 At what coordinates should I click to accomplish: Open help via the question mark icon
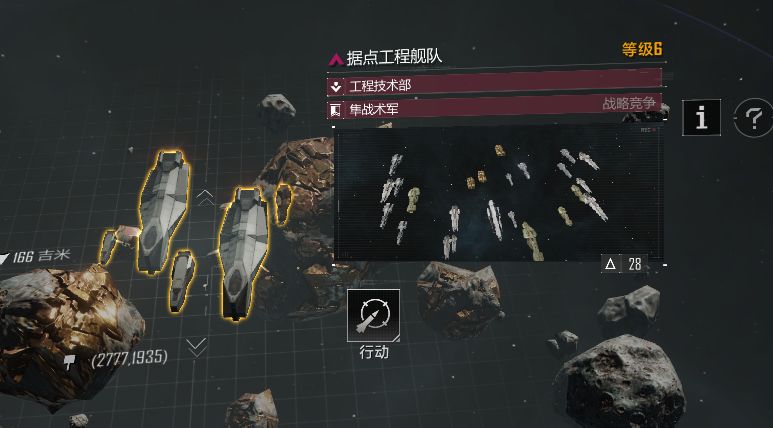752,118
